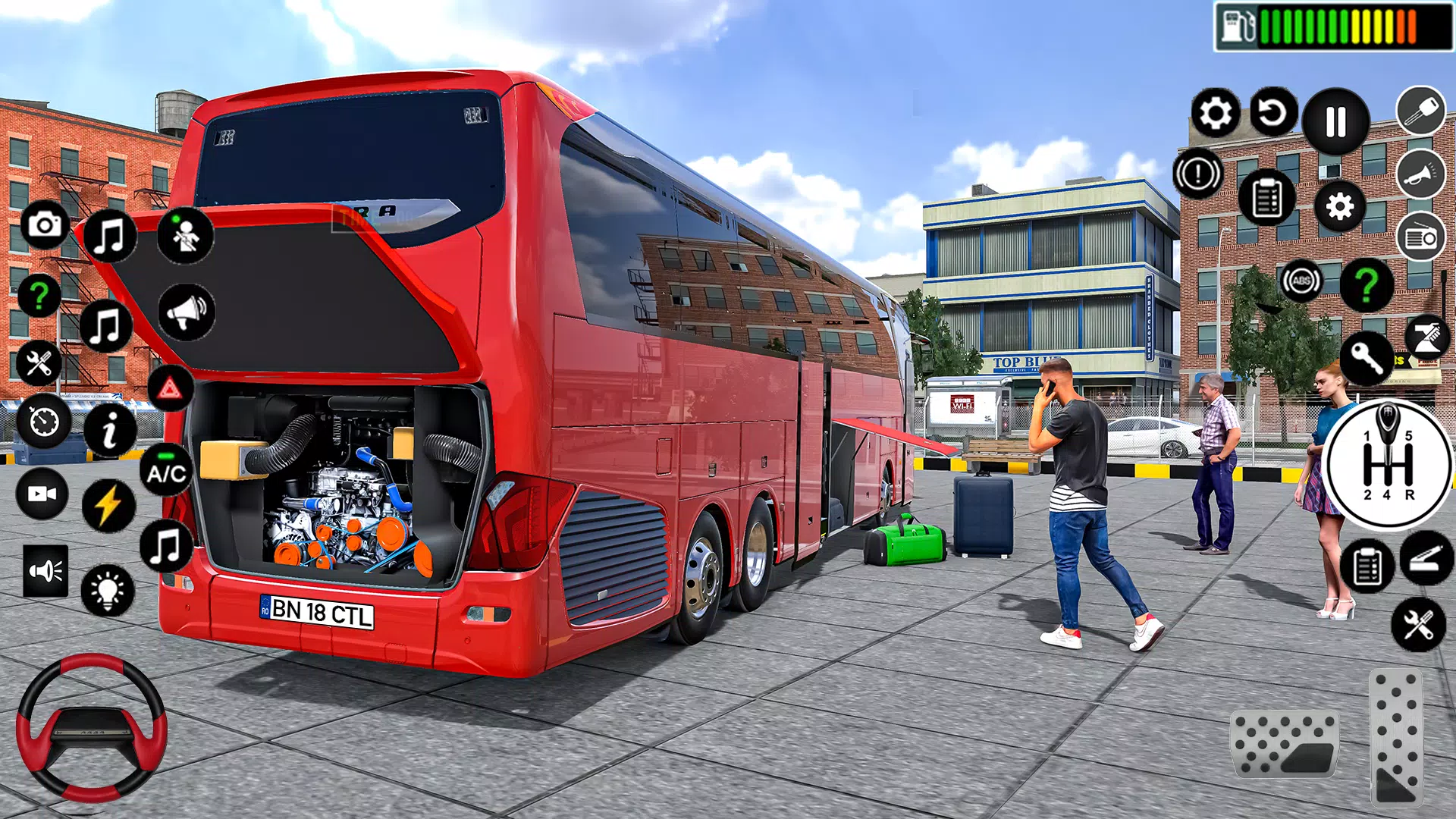
Task: Click the steering wheel control
Action: pos(92,727)
